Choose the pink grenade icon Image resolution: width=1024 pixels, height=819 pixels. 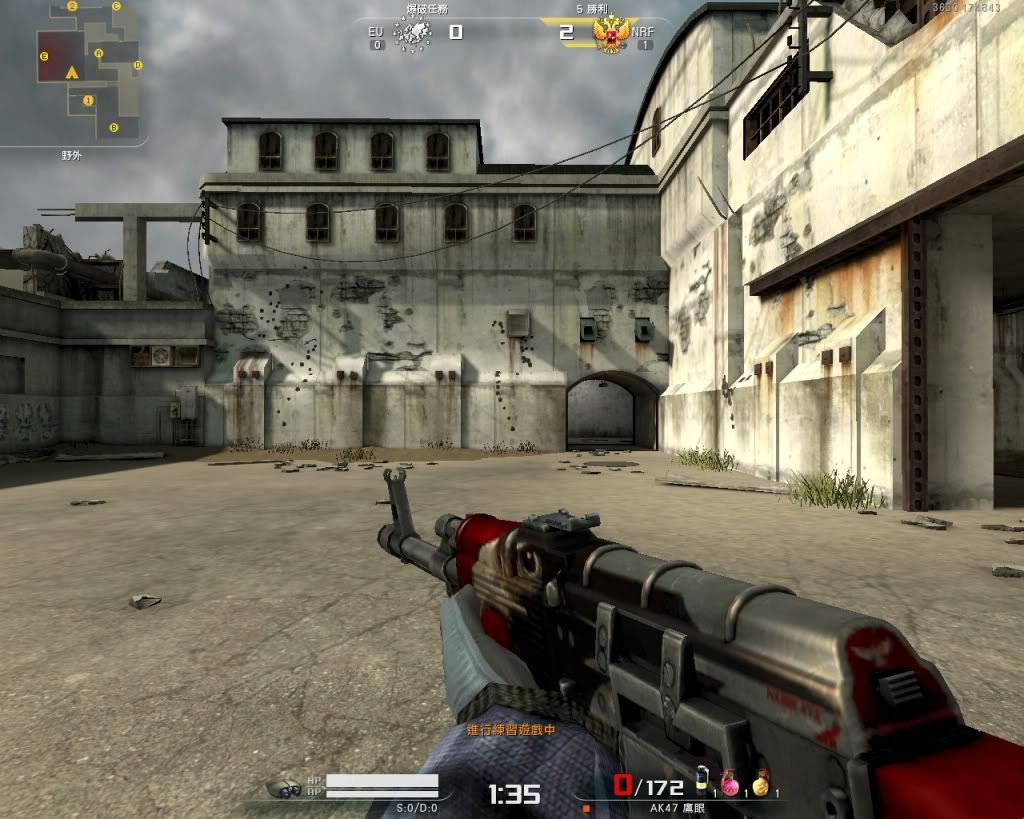pos(731,783)
